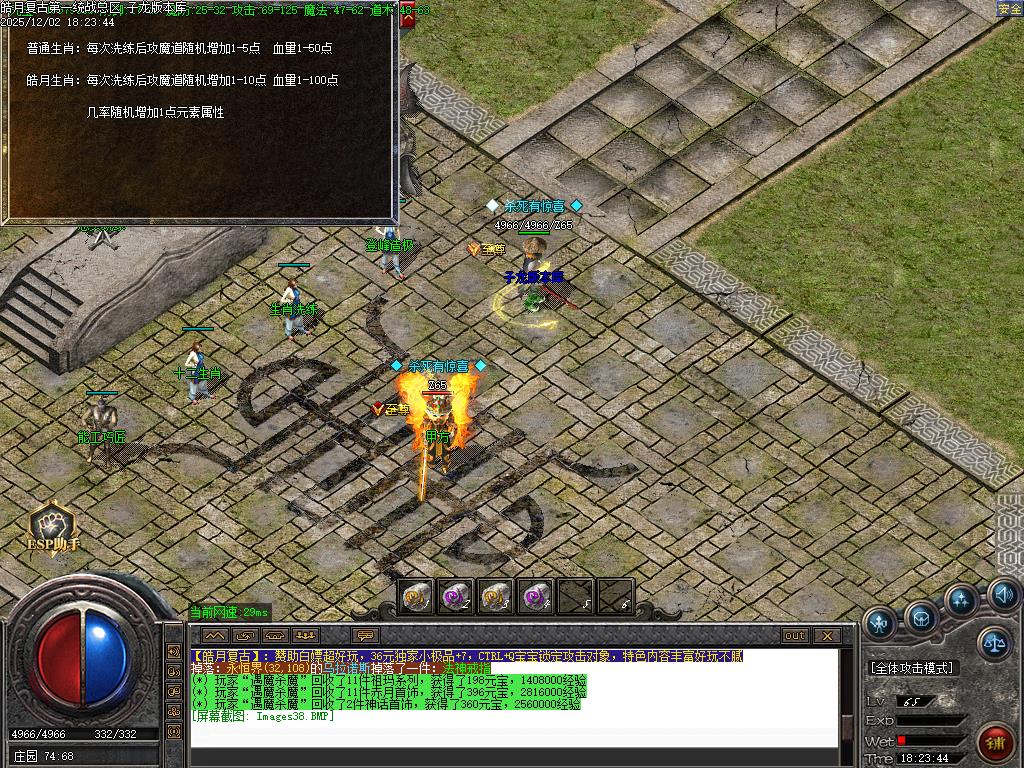Open the red 铺 shop button
The height and width of the screenshot is (768, 1024).
[995, 743]
